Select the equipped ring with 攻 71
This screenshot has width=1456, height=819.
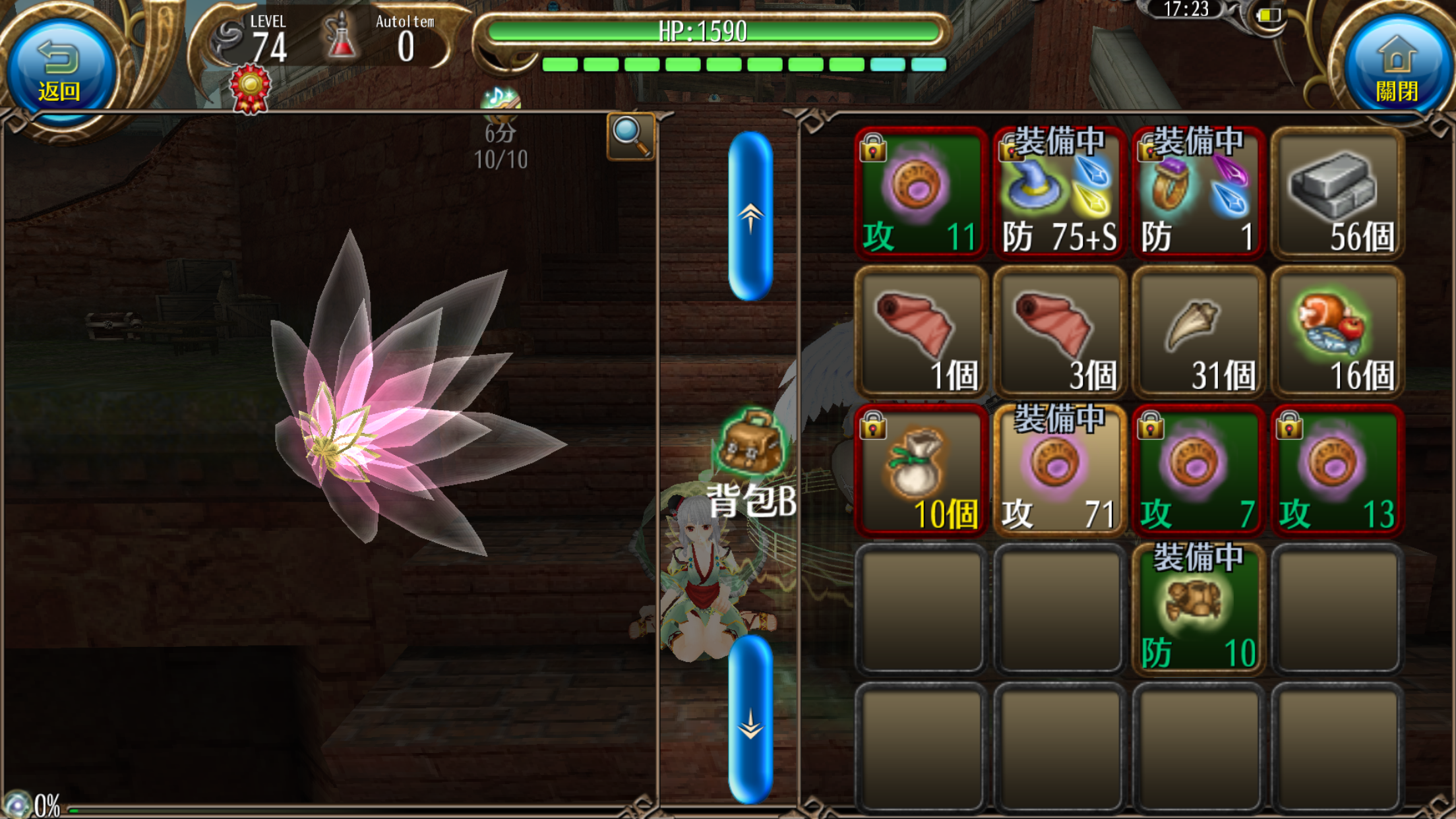[x=1060, y=471]
